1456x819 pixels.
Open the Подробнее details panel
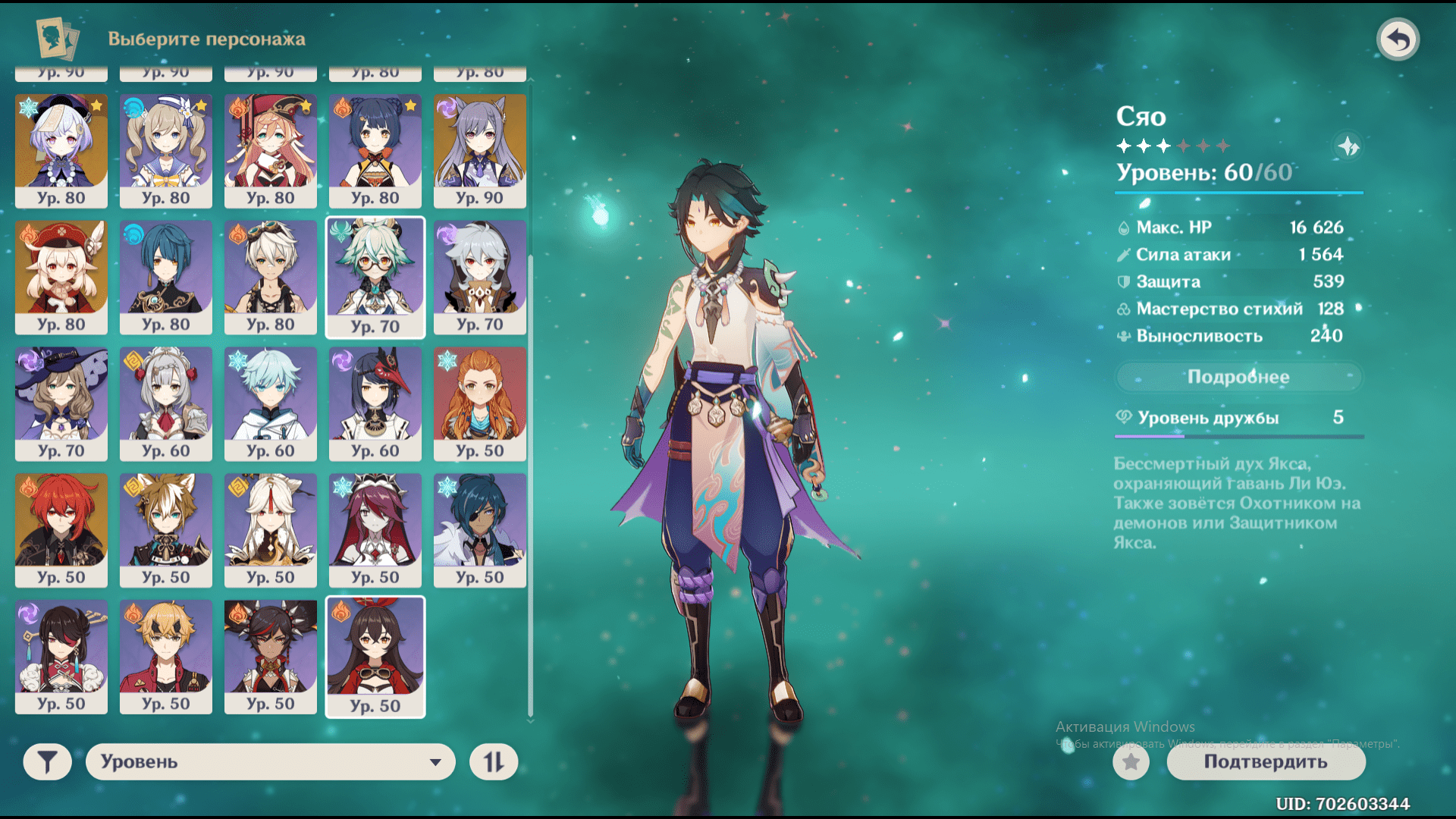click(x=1238, y=377)
